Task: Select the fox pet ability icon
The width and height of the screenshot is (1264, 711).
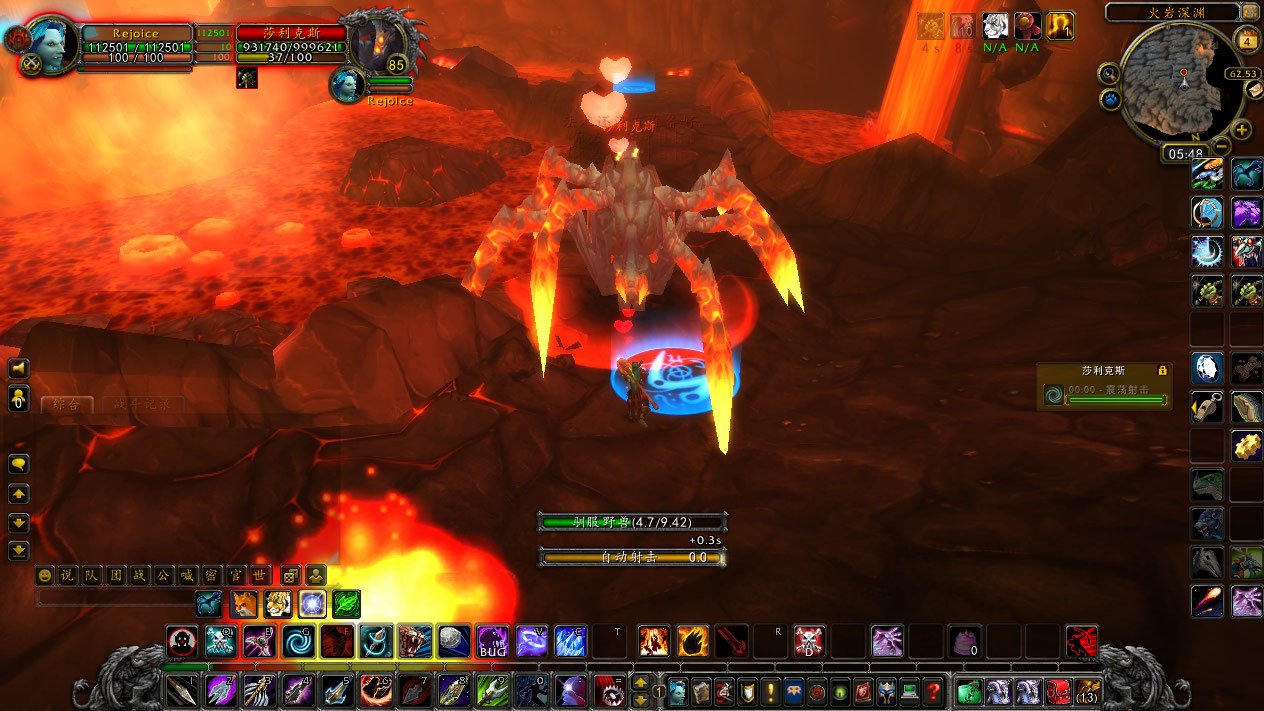Action: pyautogui.click(x=244, y=604)
